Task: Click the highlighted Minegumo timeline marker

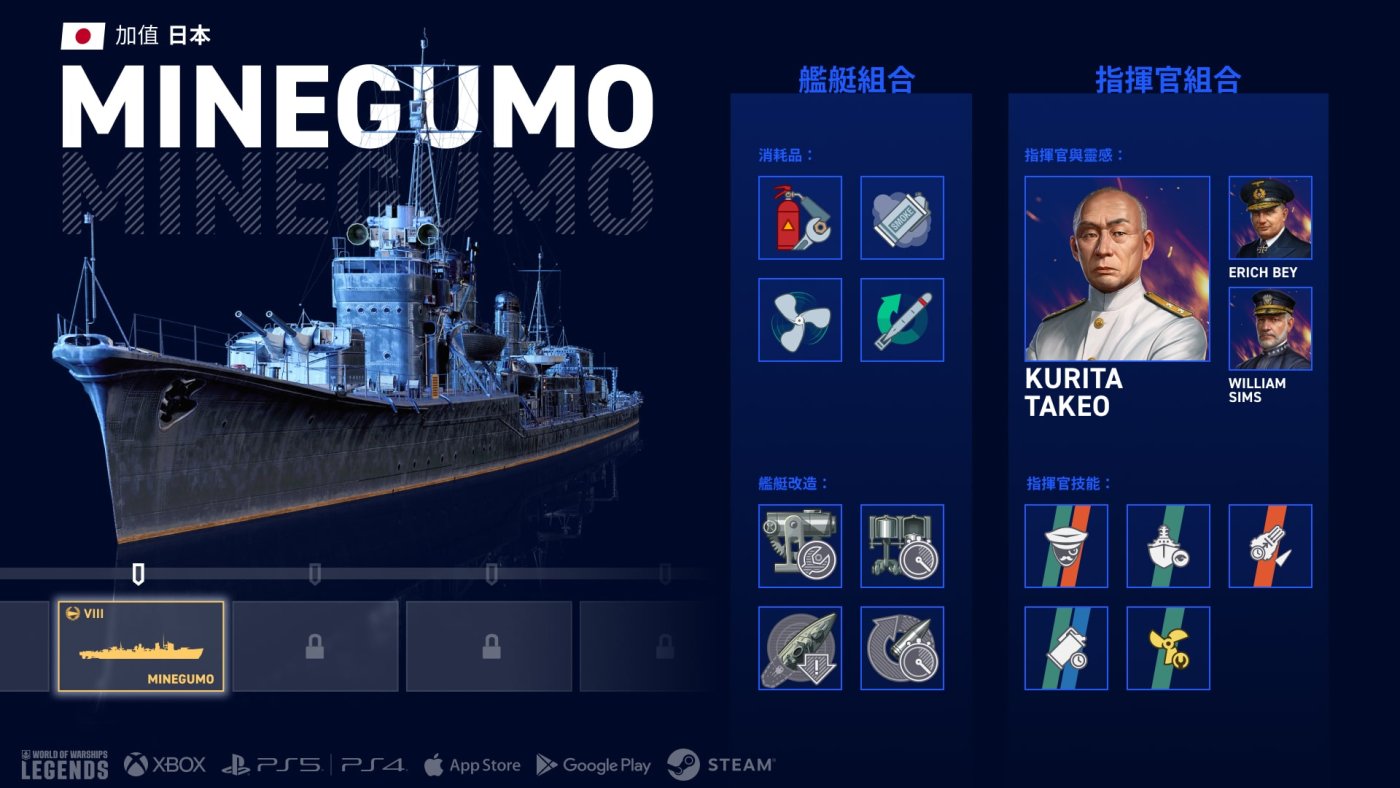Action: tap(138, 574)
